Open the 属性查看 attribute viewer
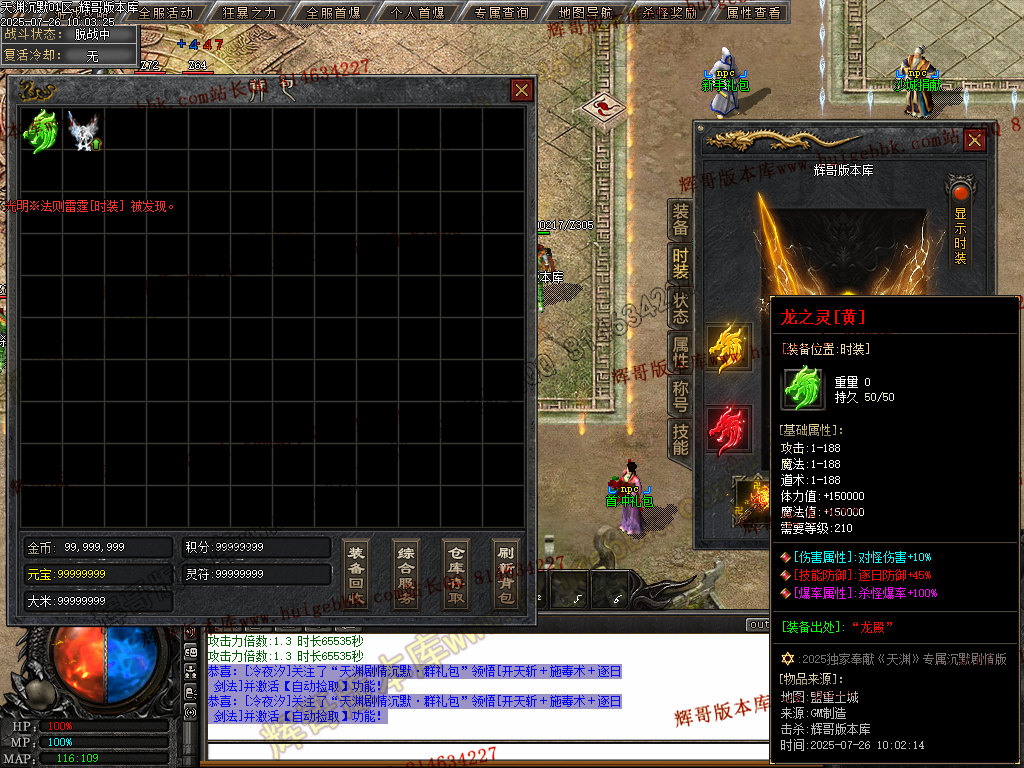This screenshot has width=1024, height=768. (754, 13)
